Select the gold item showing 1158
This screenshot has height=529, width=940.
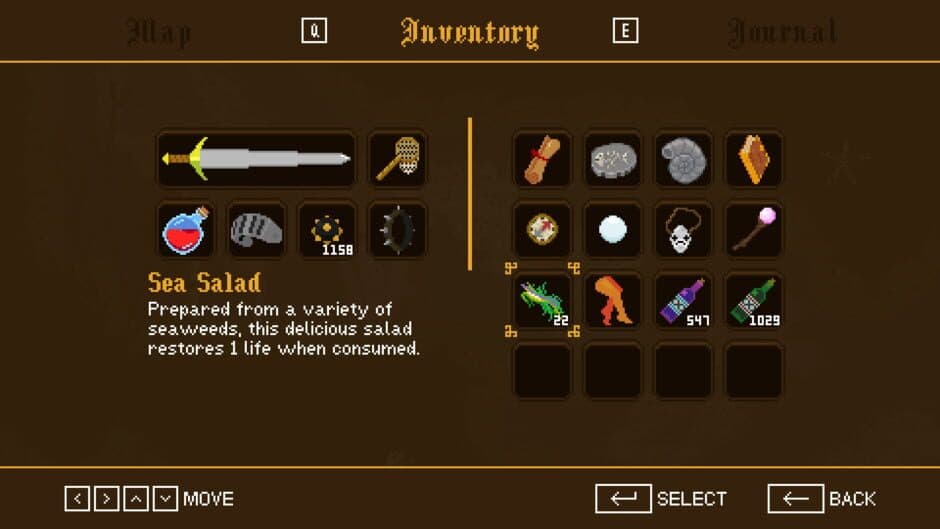pyautogui.click(x=327, y=230)
